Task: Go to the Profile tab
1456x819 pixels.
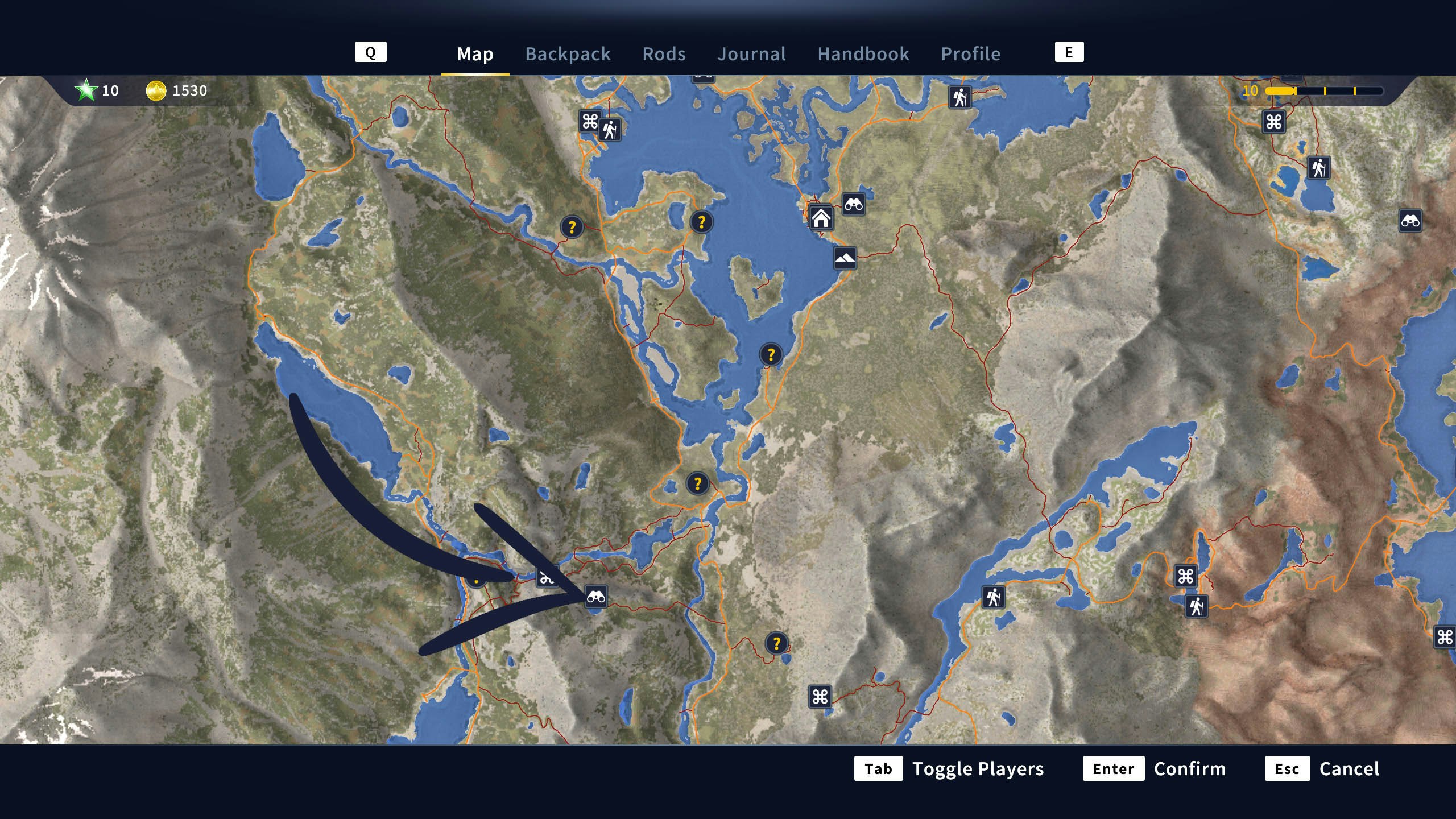Action: (970, 54)
